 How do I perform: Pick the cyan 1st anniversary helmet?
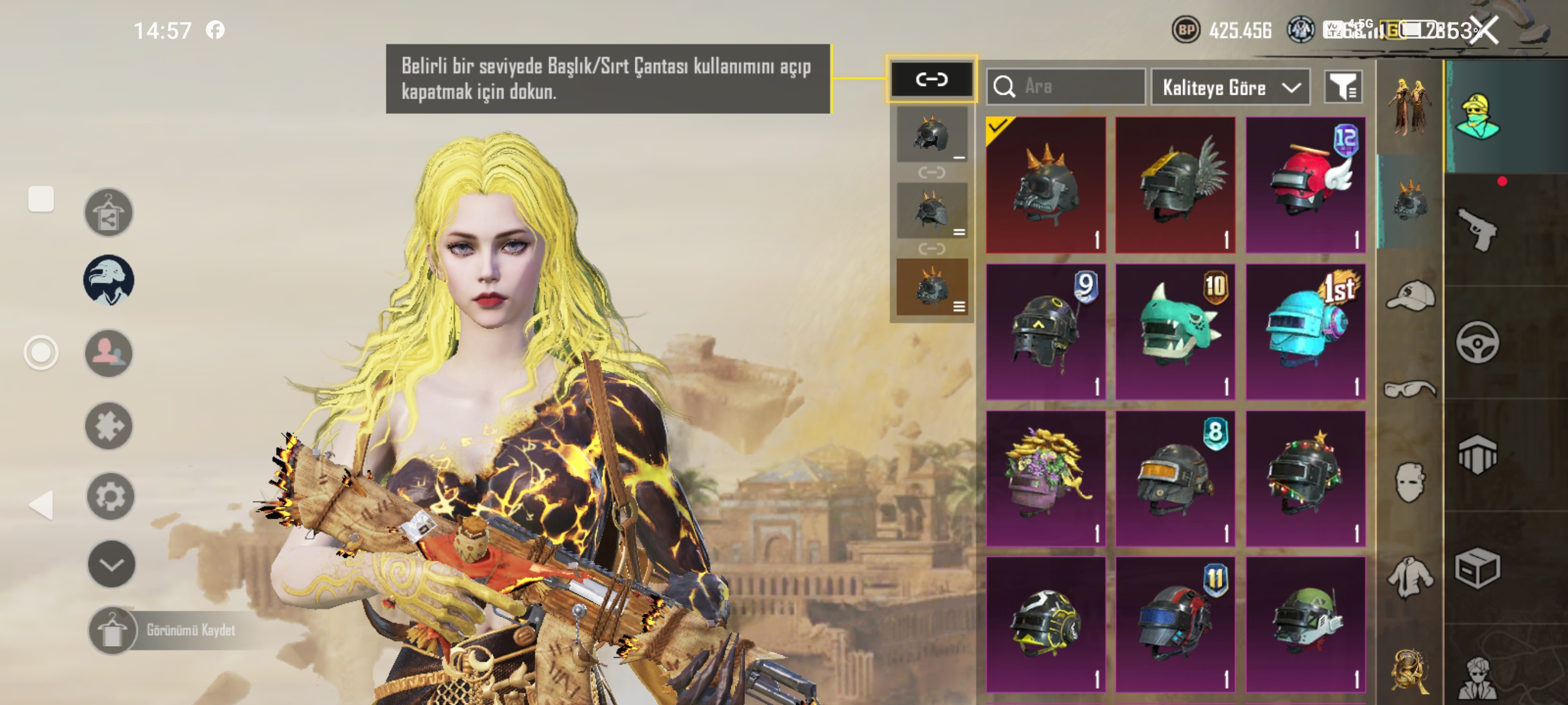[1305, 332]
